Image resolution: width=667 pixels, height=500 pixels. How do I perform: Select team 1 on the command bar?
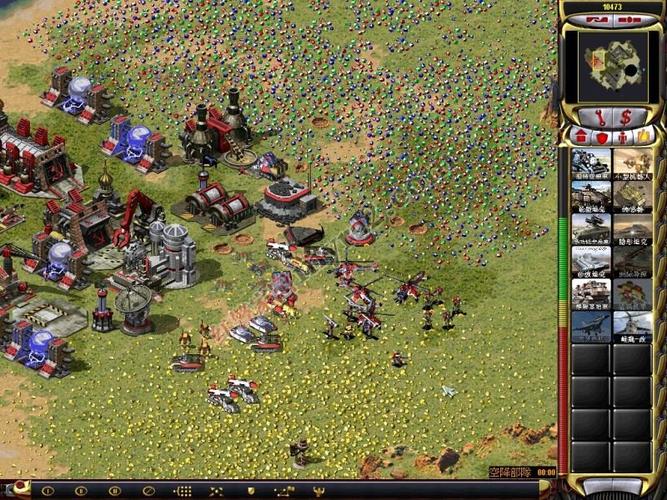46,491
